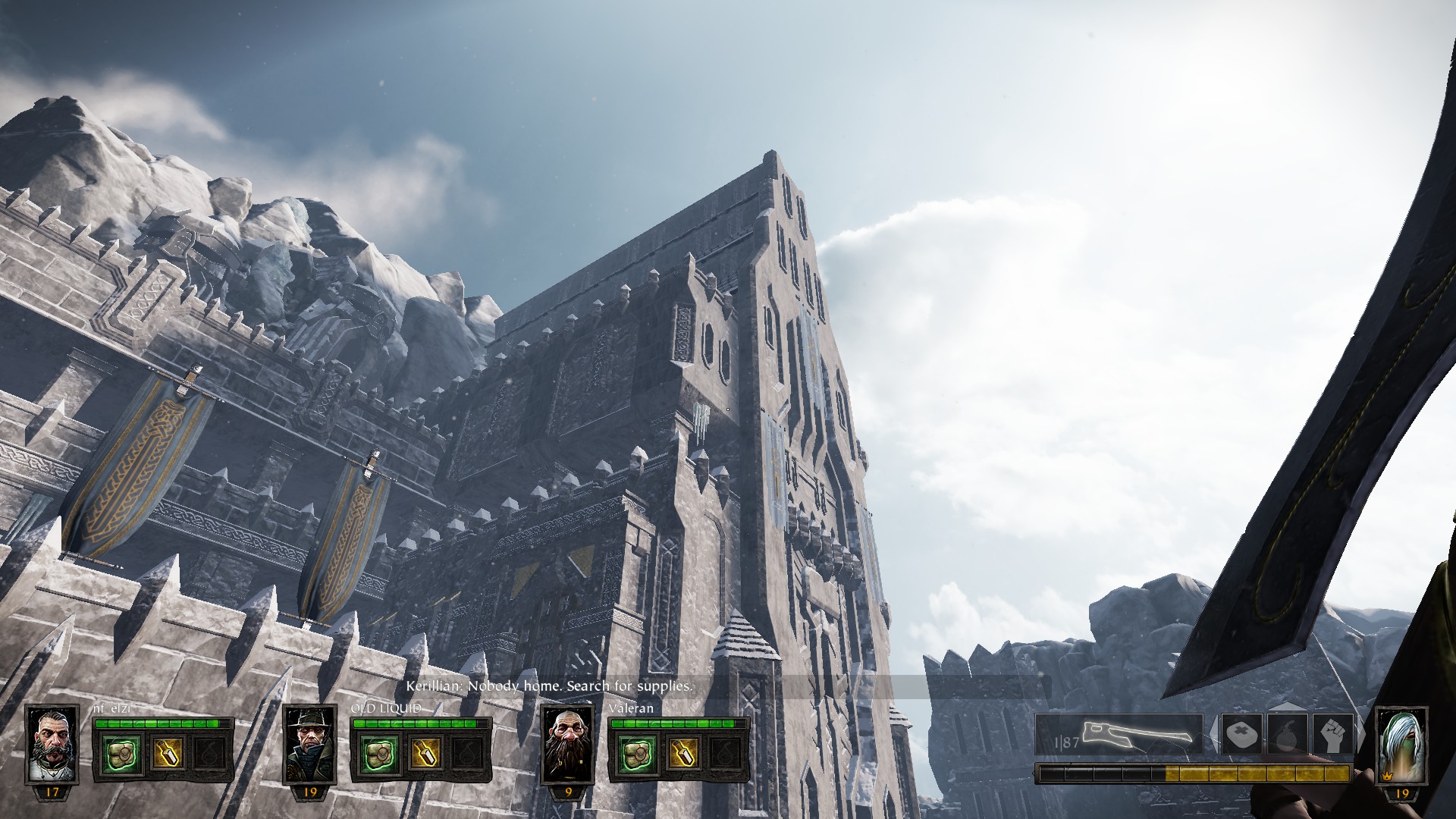
Task: Select Valeran's yellow potion bottle slot
Action: pyautogui.click(x=682, y=752)
